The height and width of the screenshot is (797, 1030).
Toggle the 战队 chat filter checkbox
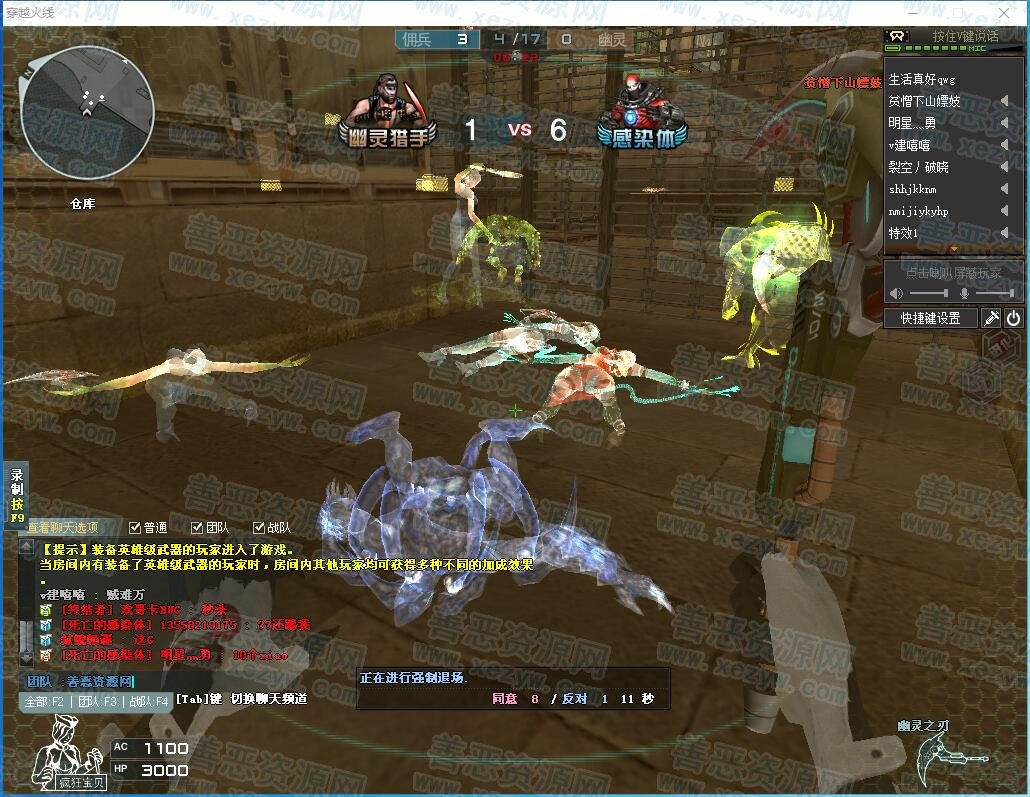[x=258, y=527]
